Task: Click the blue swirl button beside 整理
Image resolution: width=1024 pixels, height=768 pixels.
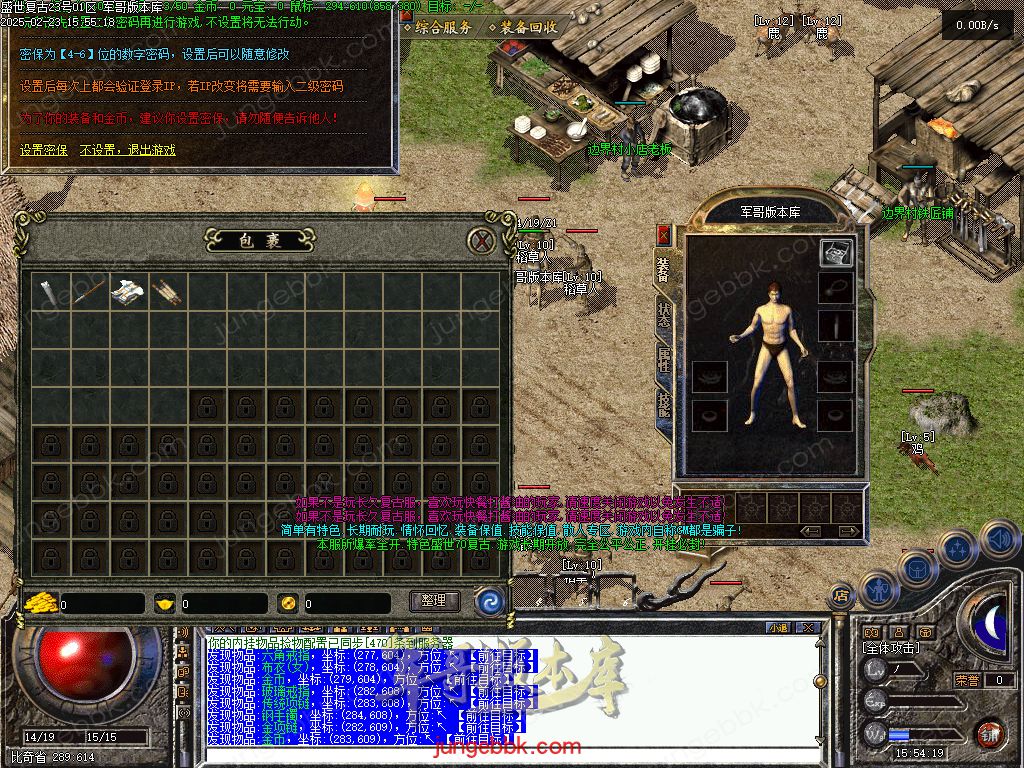Action: [x=489, y=601]
